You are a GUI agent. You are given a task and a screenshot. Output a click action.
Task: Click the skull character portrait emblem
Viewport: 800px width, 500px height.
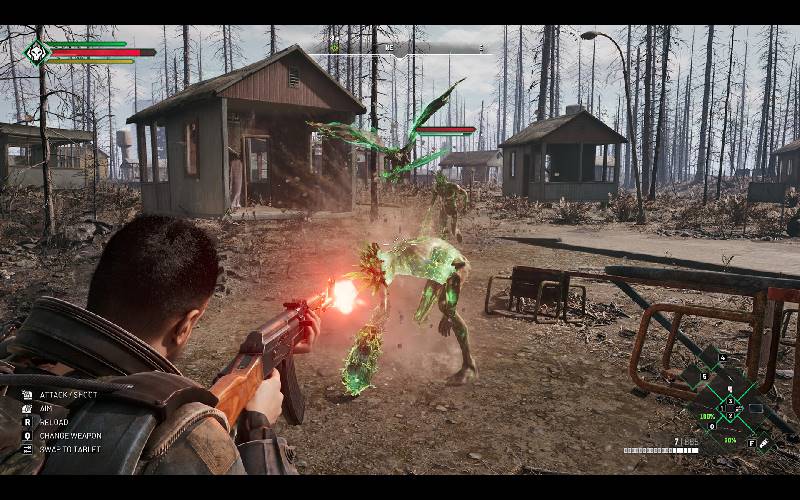37,52
